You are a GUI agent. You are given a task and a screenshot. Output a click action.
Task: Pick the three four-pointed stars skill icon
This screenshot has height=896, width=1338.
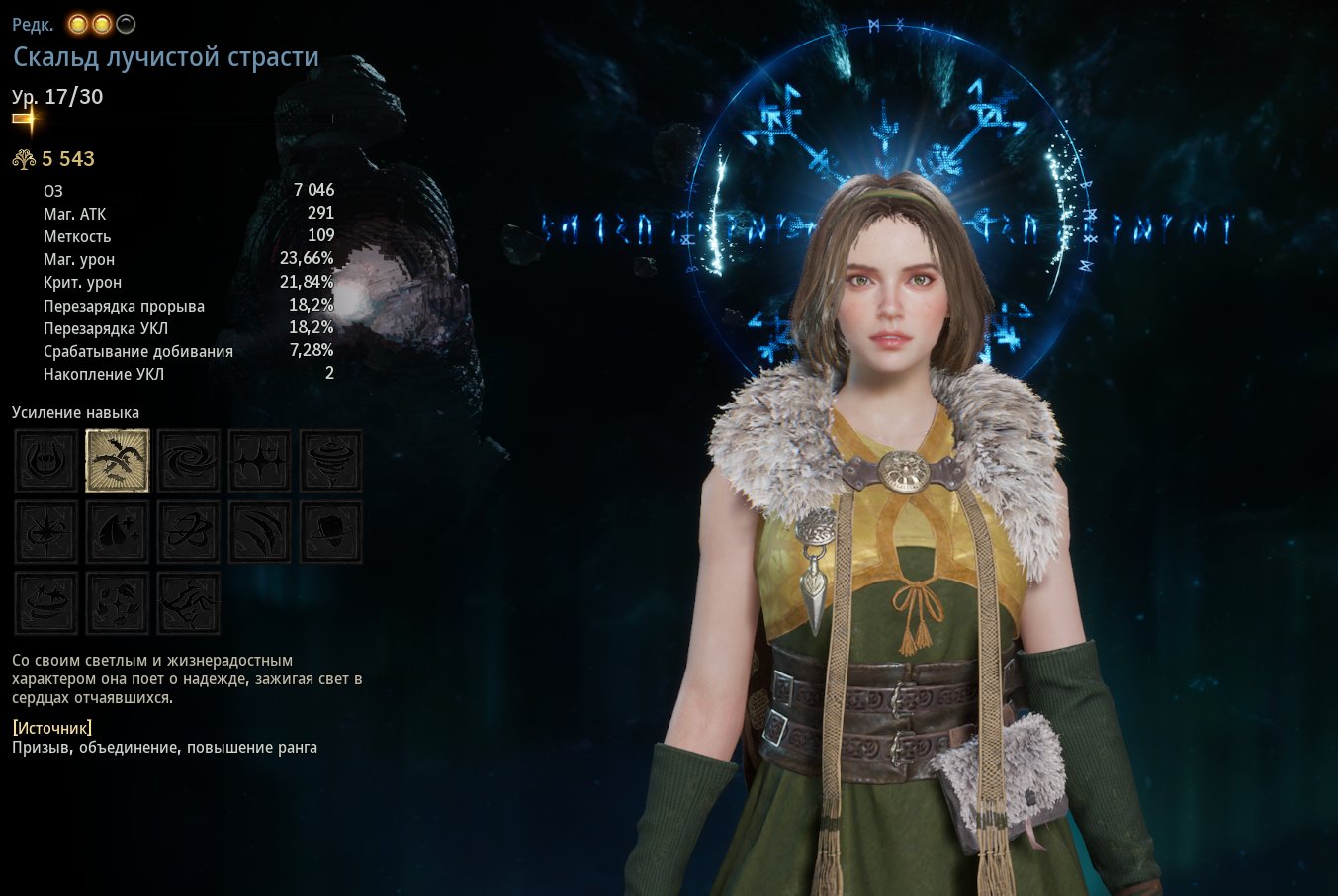tap(260, 461)
